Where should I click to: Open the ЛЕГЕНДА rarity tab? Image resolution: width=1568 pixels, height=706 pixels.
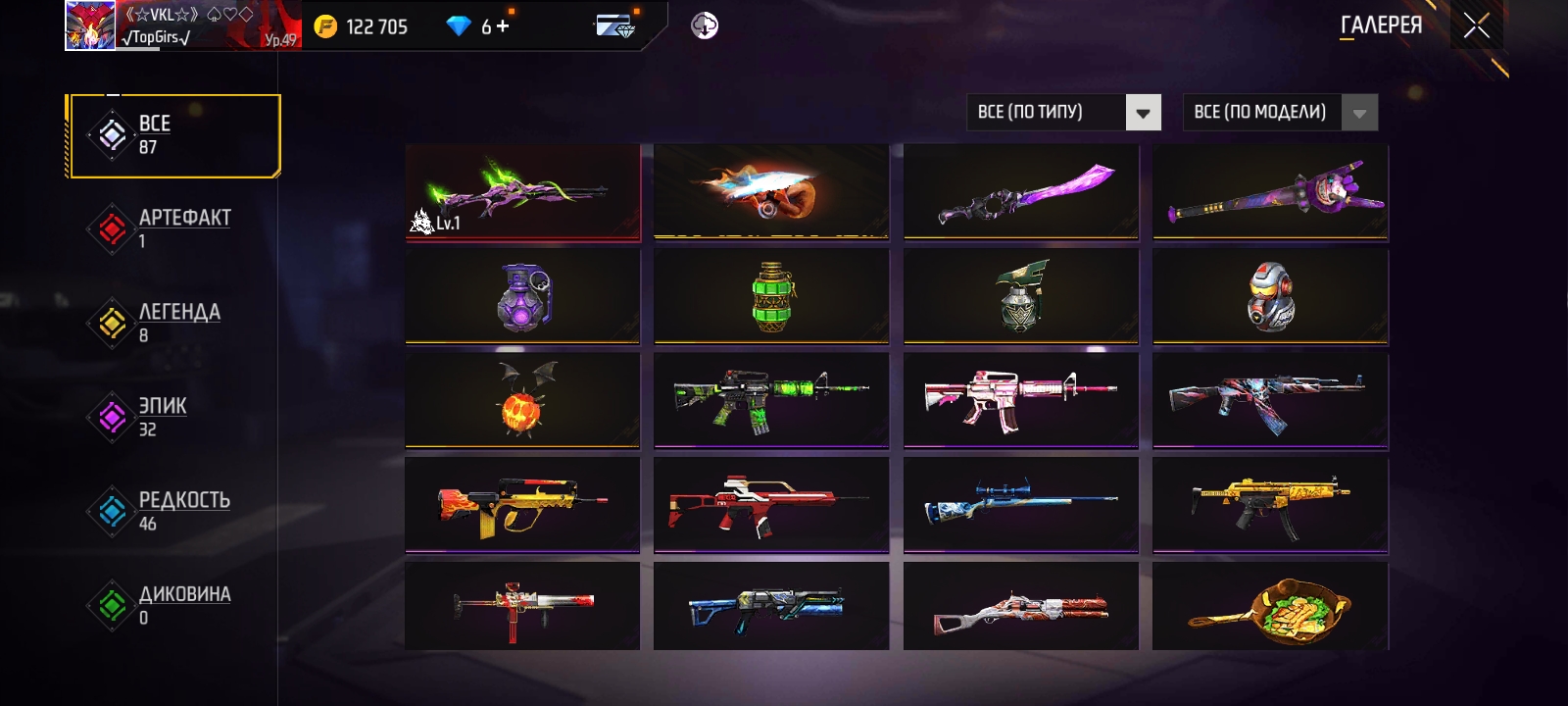pos(173,323)
